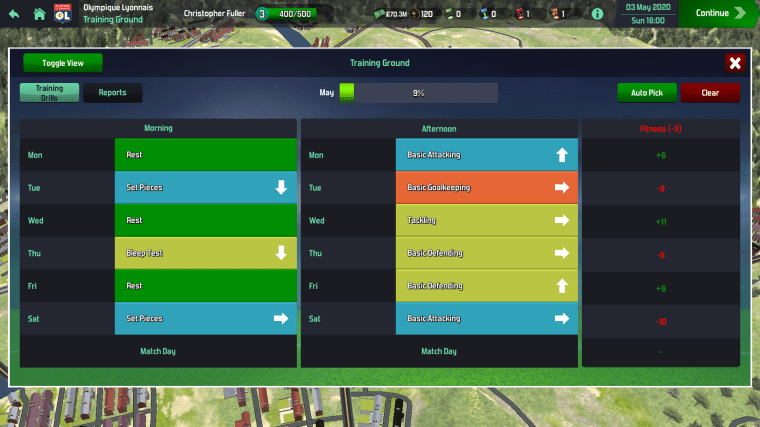Open the green info icon
Screen dimensions: 760x427
[x=598, y=14]
